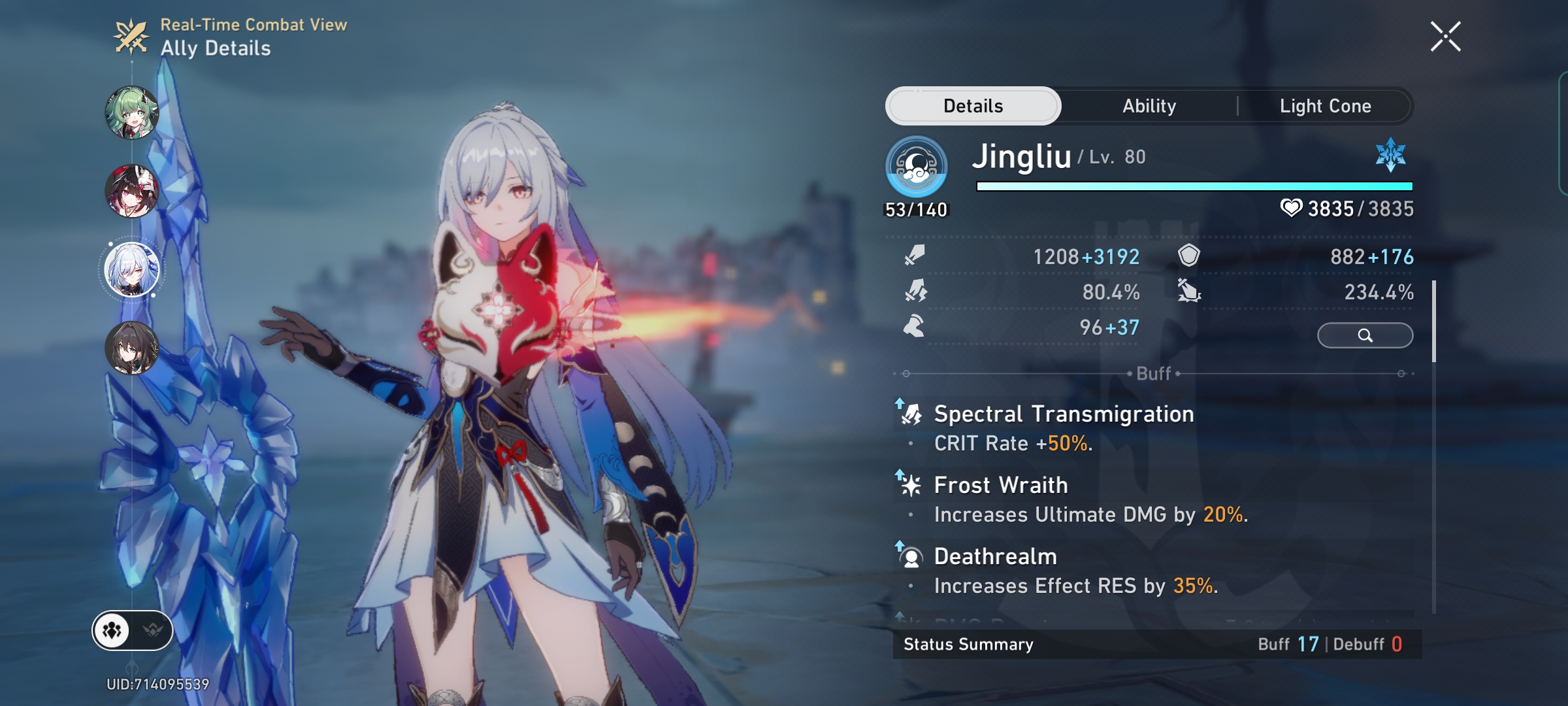Select the CRIT Rate stat icon
The image size is (1568, 706).
pyautogui.click(x=917, y=292)
